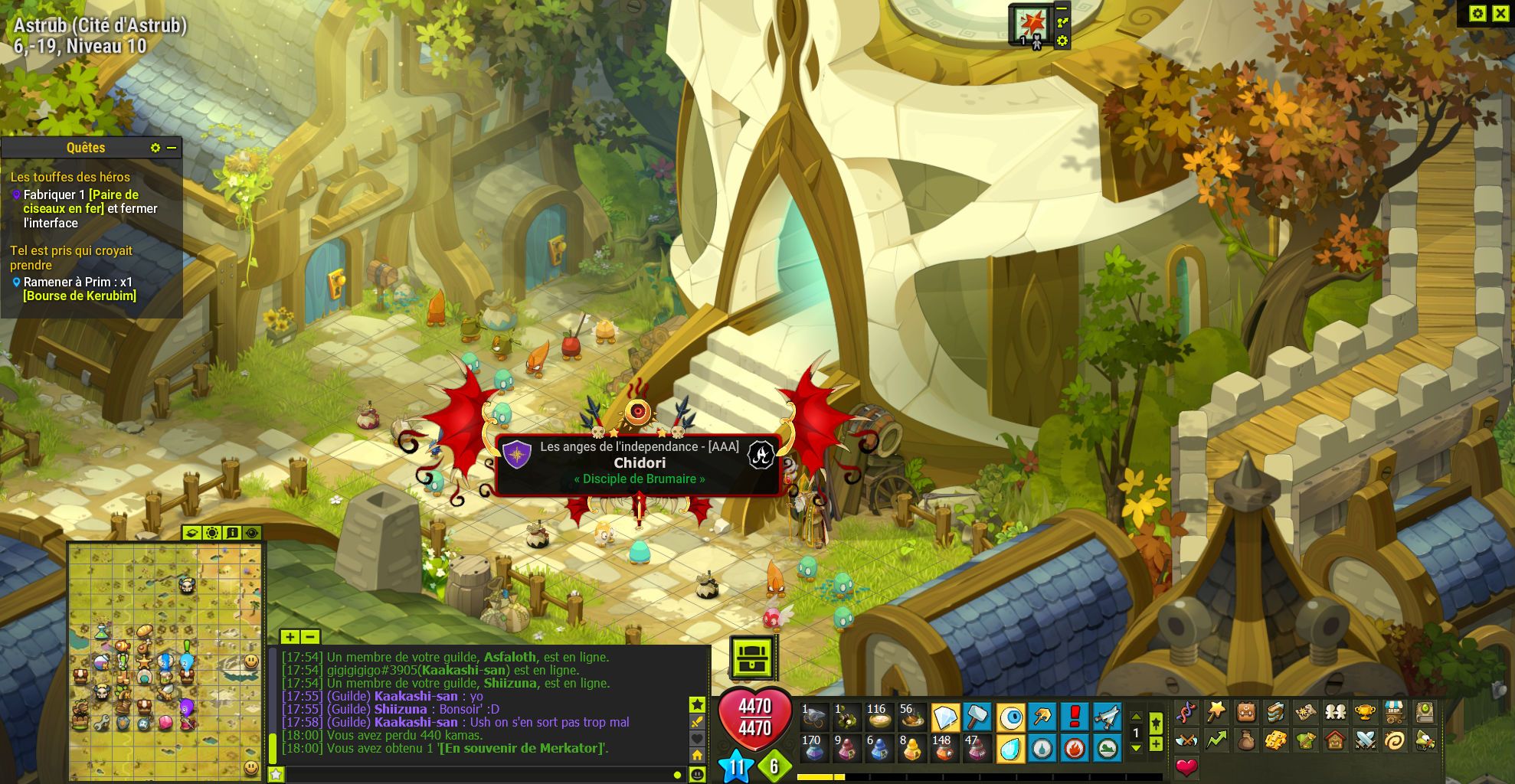The width and height of the screenshot is (1515, 784).
Task: Click the smiley marker on the minimap
Action: pyautogui.click(x=250, y=661)
